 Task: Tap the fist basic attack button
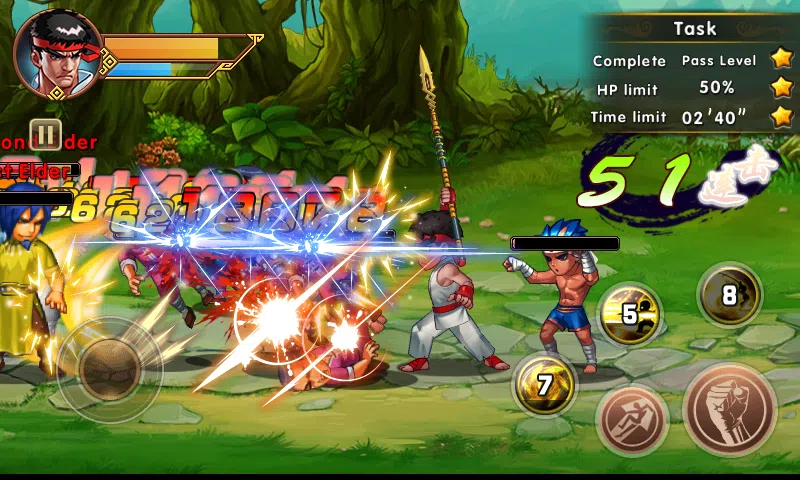tap(730, 408)
